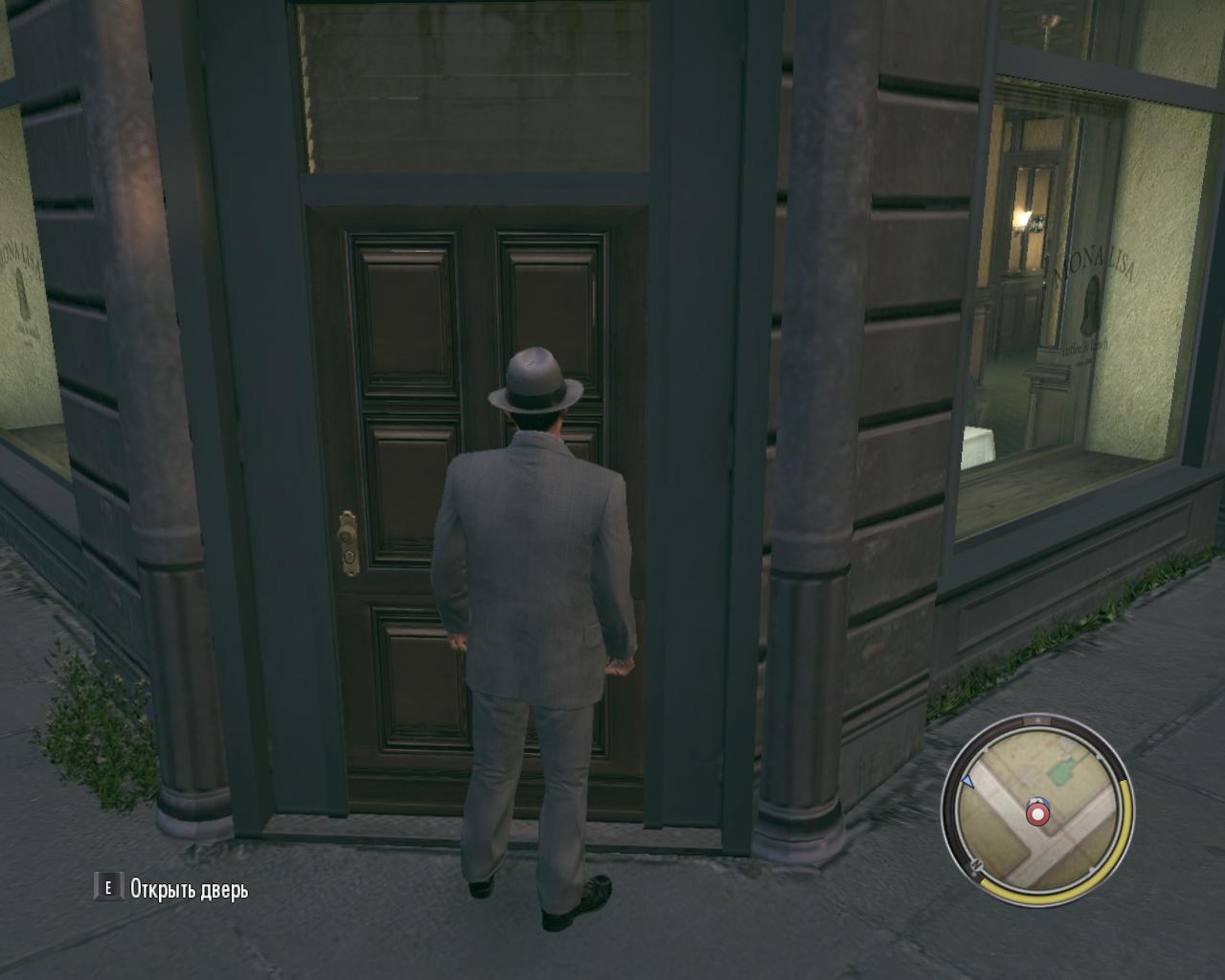Image resolution: width=1225 pixels, height=980 pixels.
Task: Click the circular minimap
Action: (1037, 807)
